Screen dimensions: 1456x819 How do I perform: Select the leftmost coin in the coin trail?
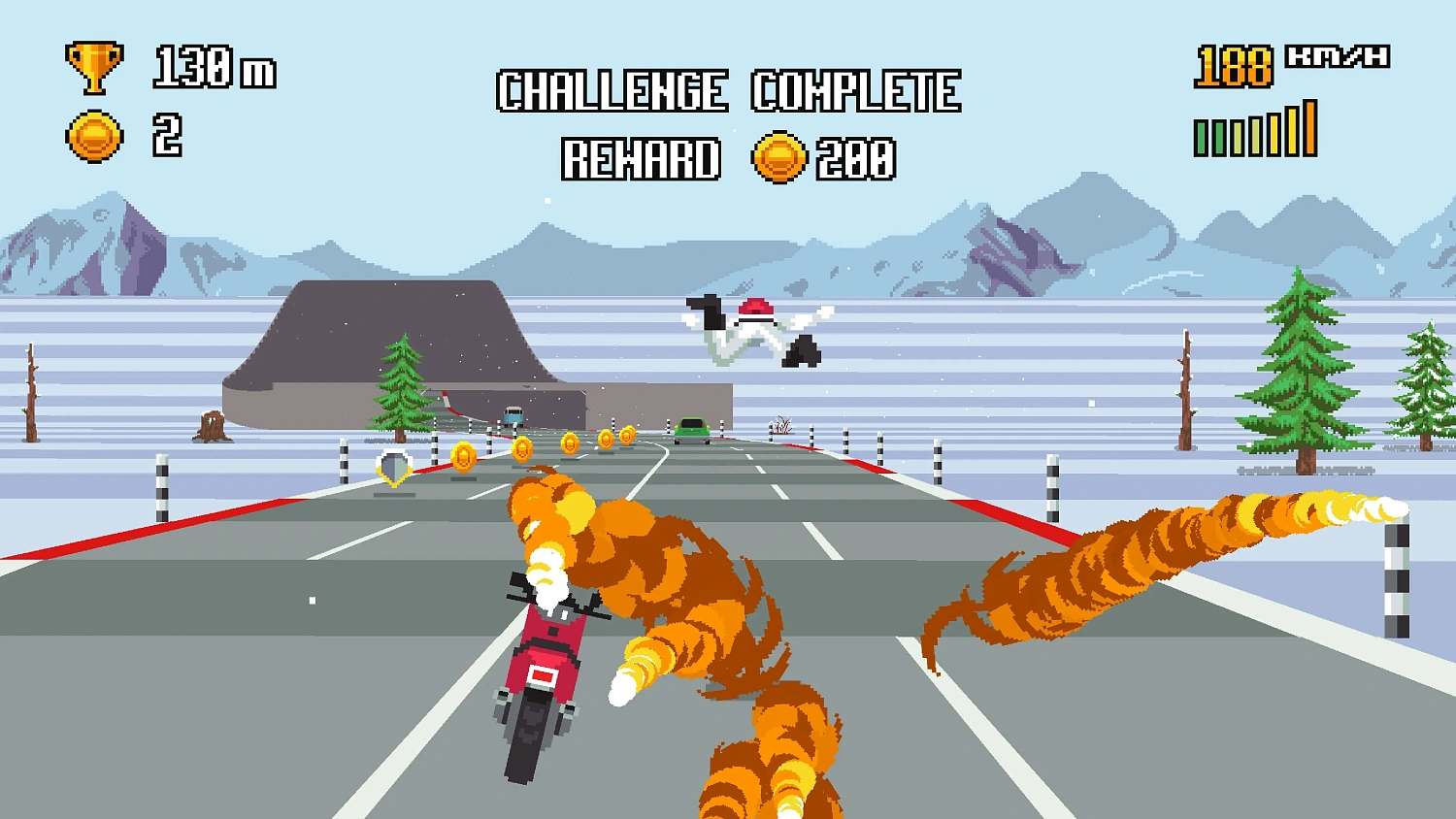(x=462, y=456)
